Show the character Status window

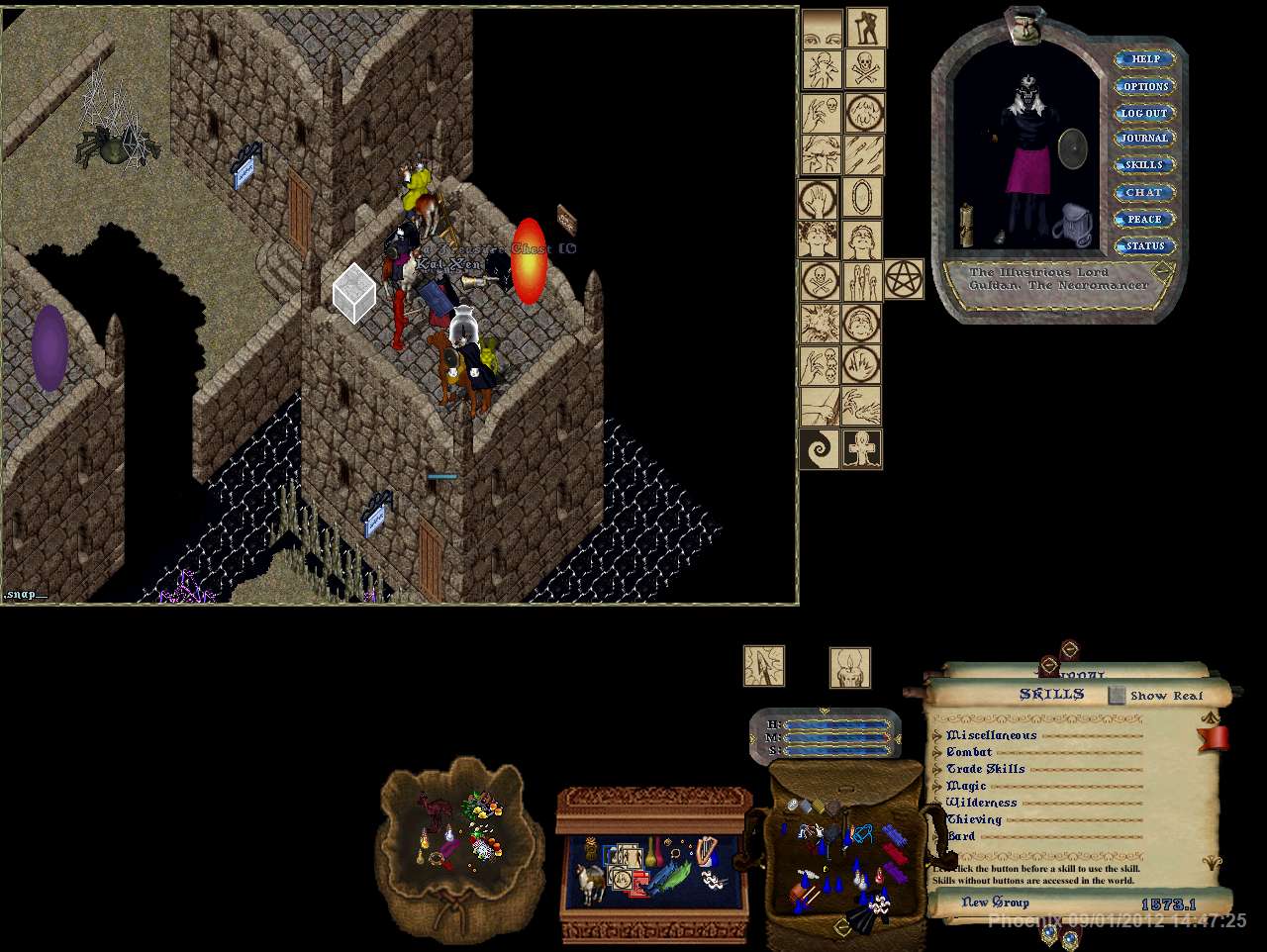[x=1145, y=245]
